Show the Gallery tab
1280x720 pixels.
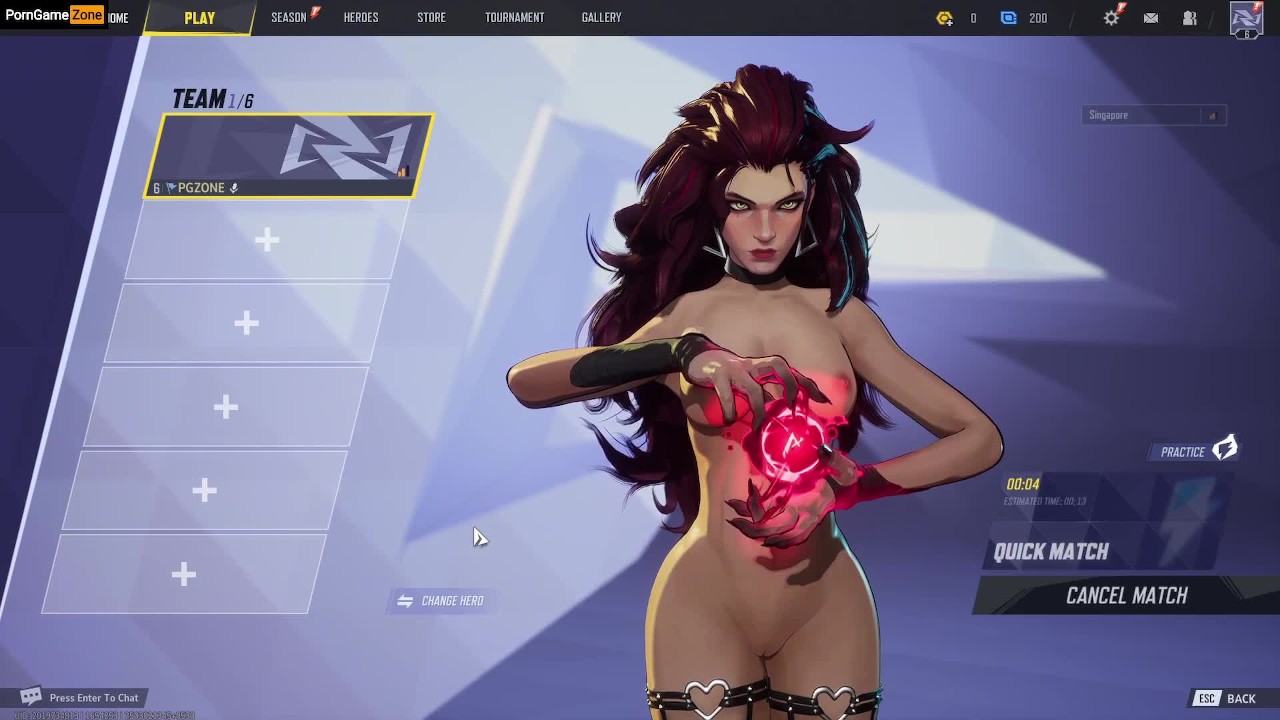click(601, 17)
